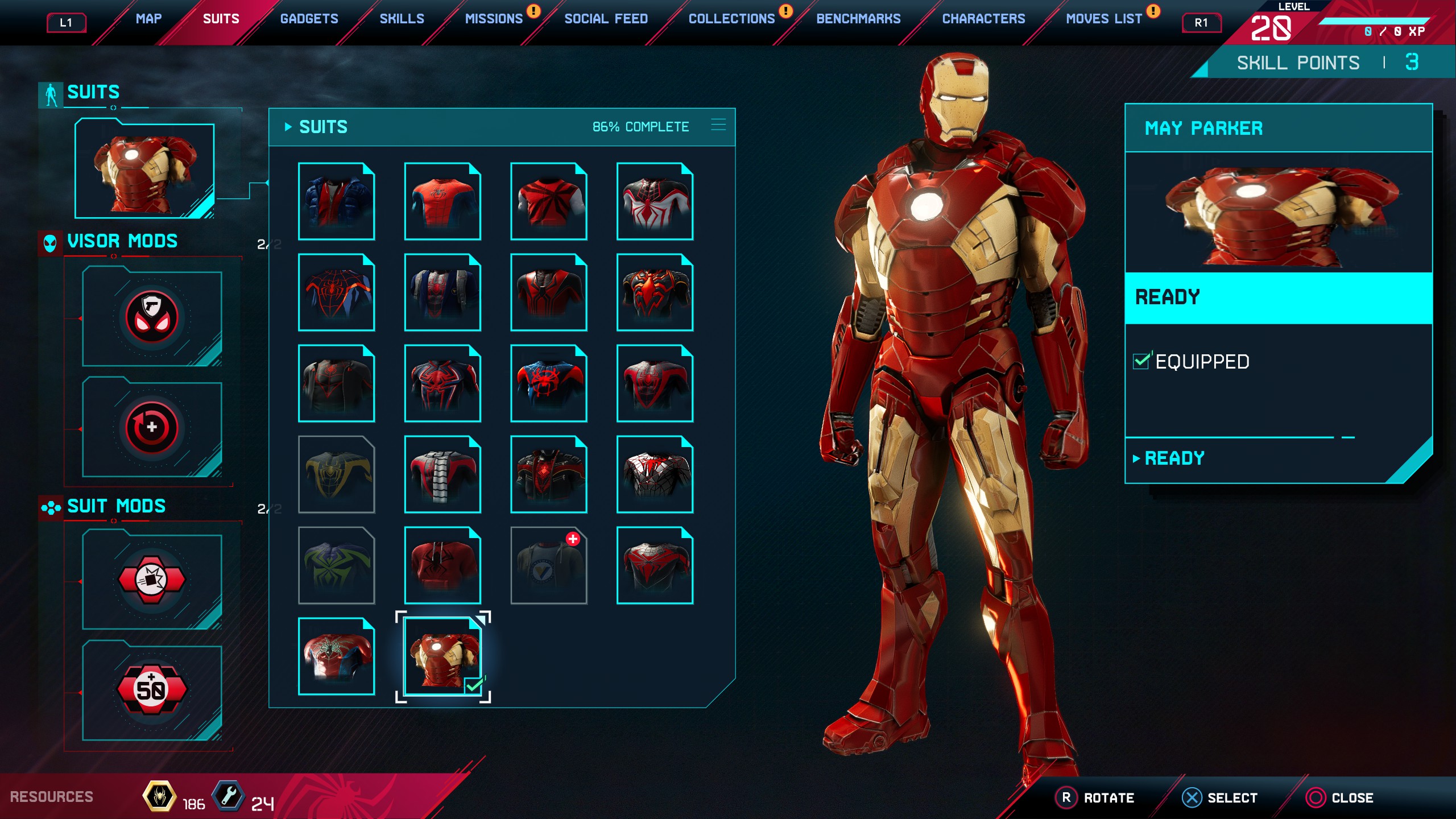Switch to the Benchmarks tab

pyautogui.click(x=858, y=19)
